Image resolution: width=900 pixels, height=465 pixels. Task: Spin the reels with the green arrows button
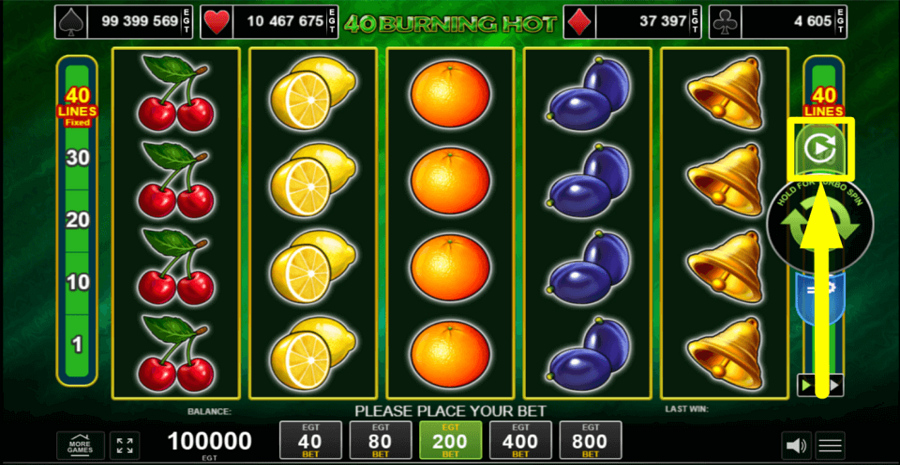[x=820, y=225]
